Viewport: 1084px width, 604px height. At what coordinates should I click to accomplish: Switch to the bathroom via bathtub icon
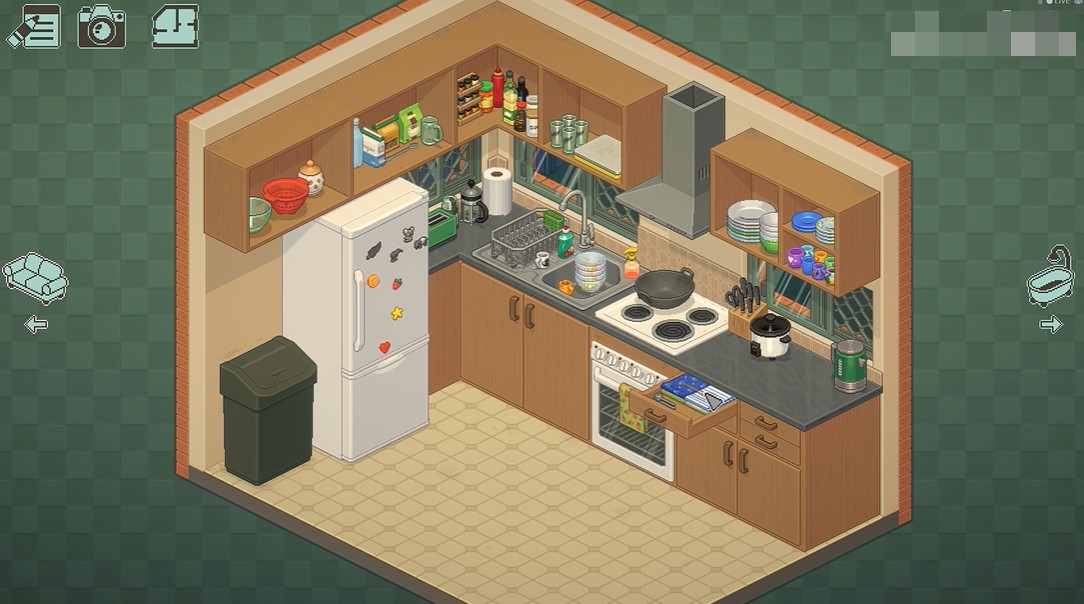click(x=1051, y=275)
